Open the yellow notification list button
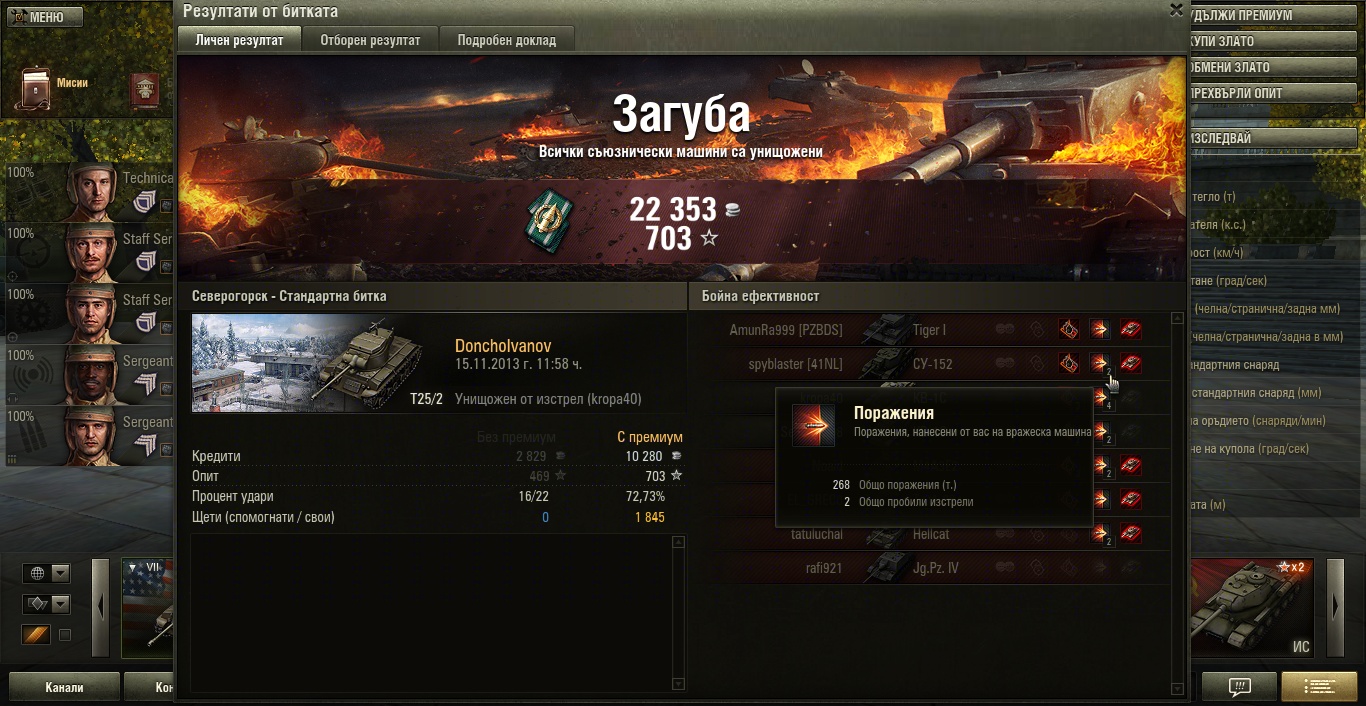 [1319, 687]
